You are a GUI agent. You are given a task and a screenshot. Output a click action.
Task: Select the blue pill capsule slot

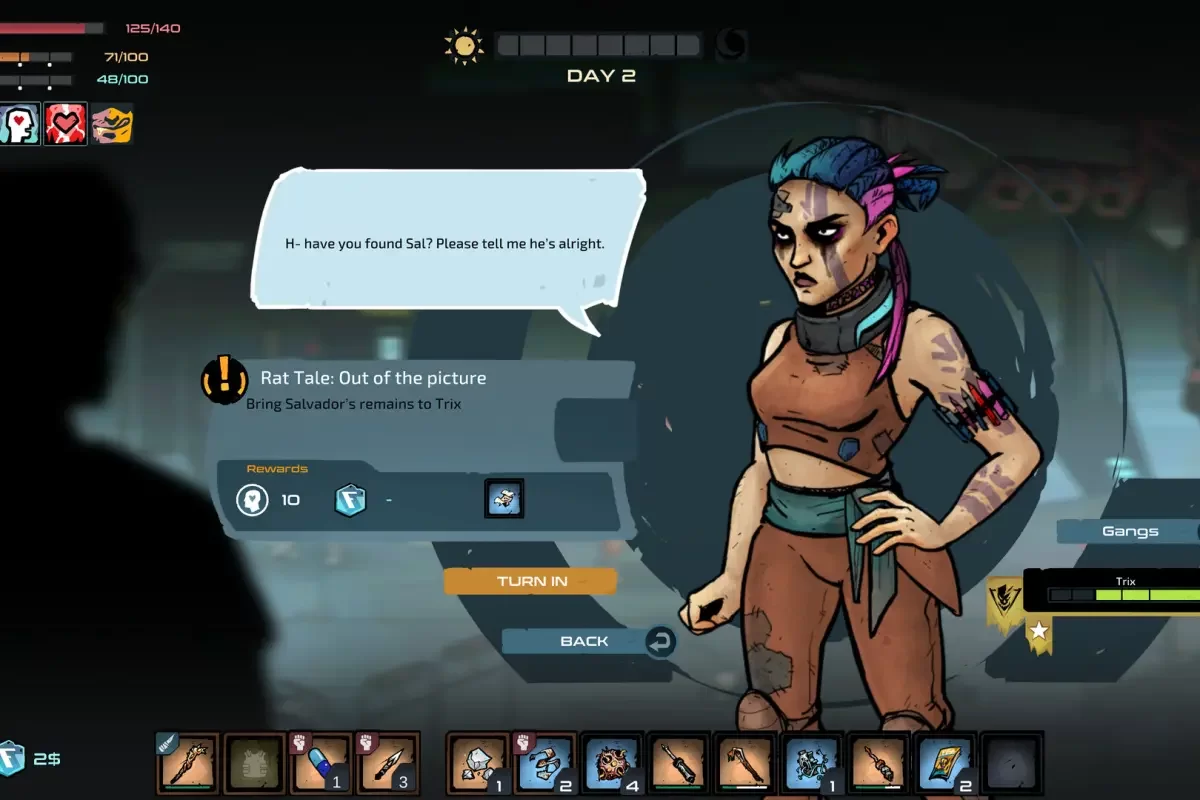tap(322, 764)
